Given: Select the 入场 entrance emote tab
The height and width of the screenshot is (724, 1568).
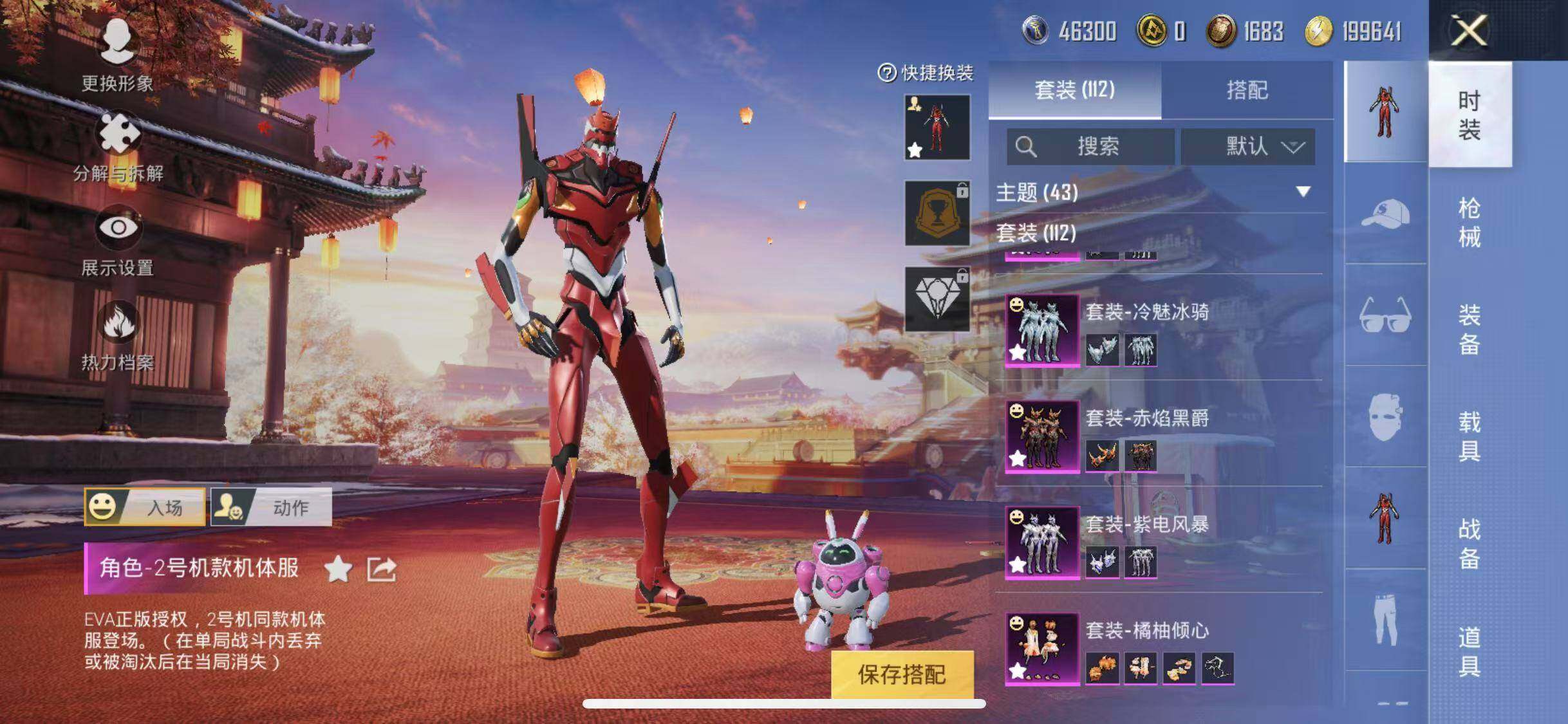Looking at the screenshot, I should point(145,507).
